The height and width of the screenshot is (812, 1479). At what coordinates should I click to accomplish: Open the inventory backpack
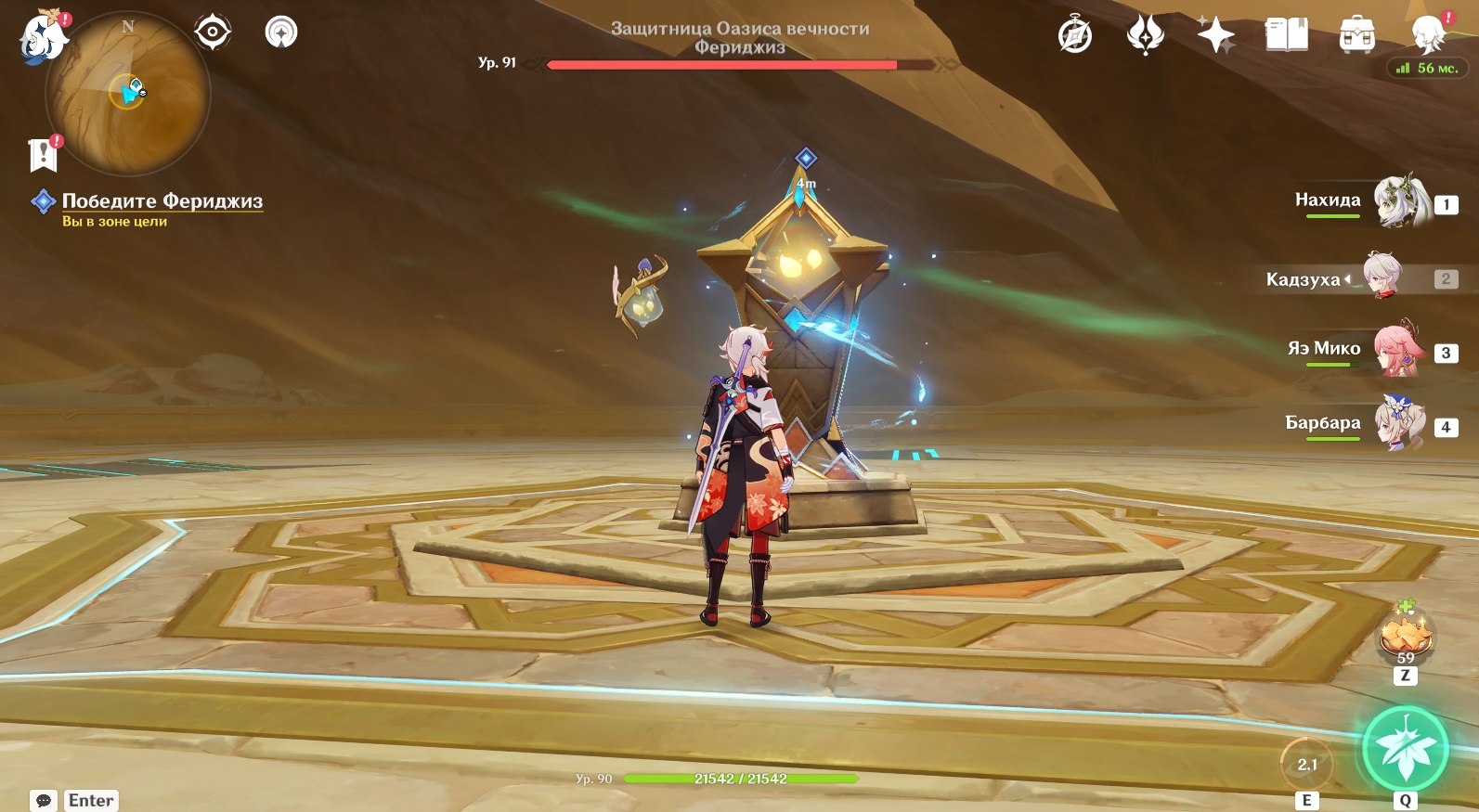1356,35
